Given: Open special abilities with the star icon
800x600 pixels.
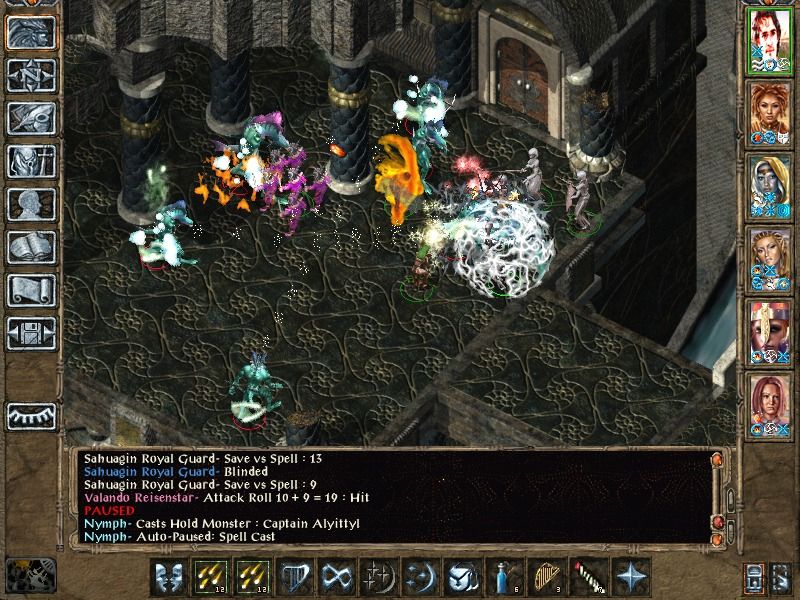Looking at the screenshot, I should point(630,578).
